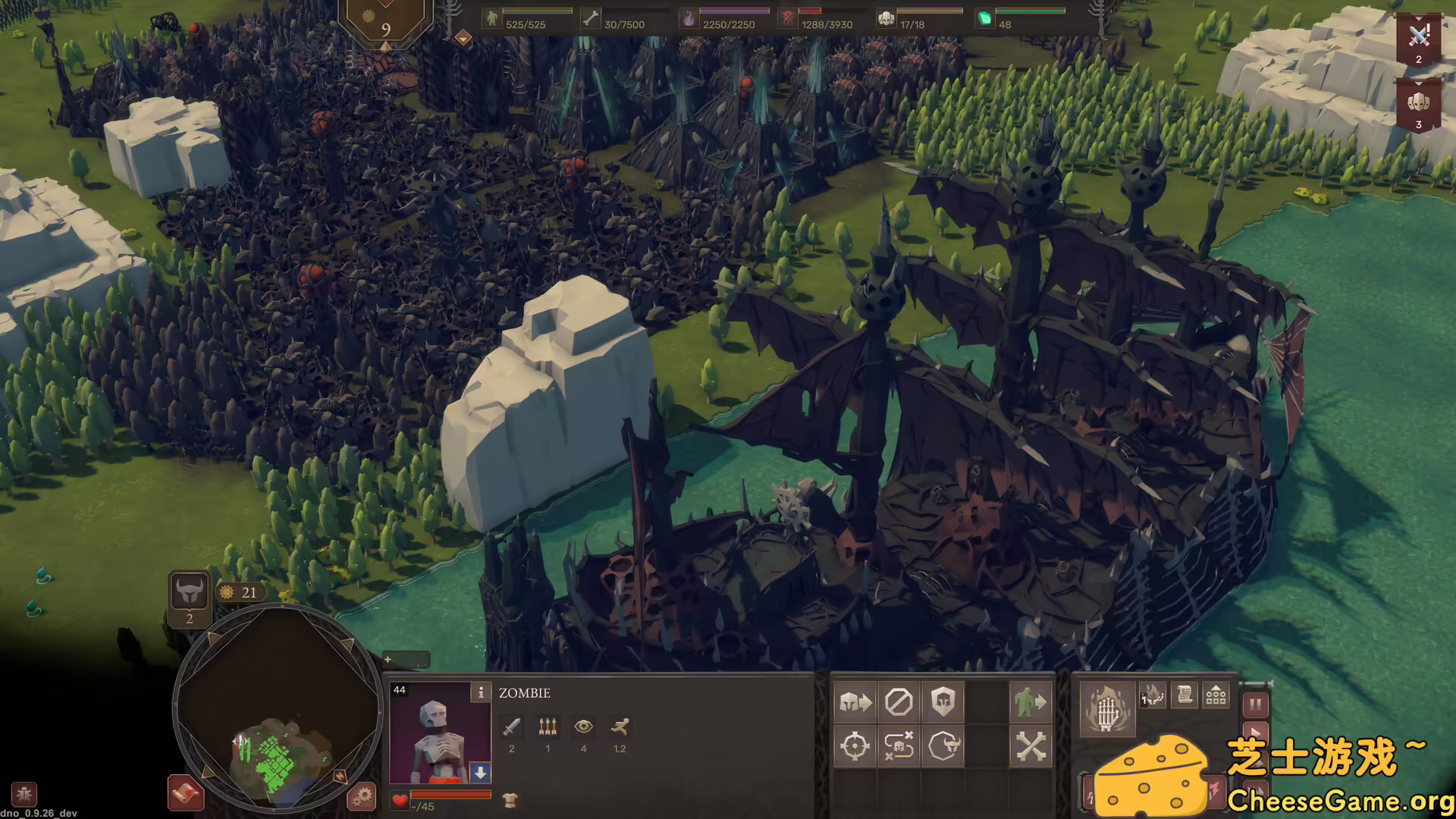The width and height of the screenshot is (1456, 819).
Task: Open the gears settings button
Action: 362,796
